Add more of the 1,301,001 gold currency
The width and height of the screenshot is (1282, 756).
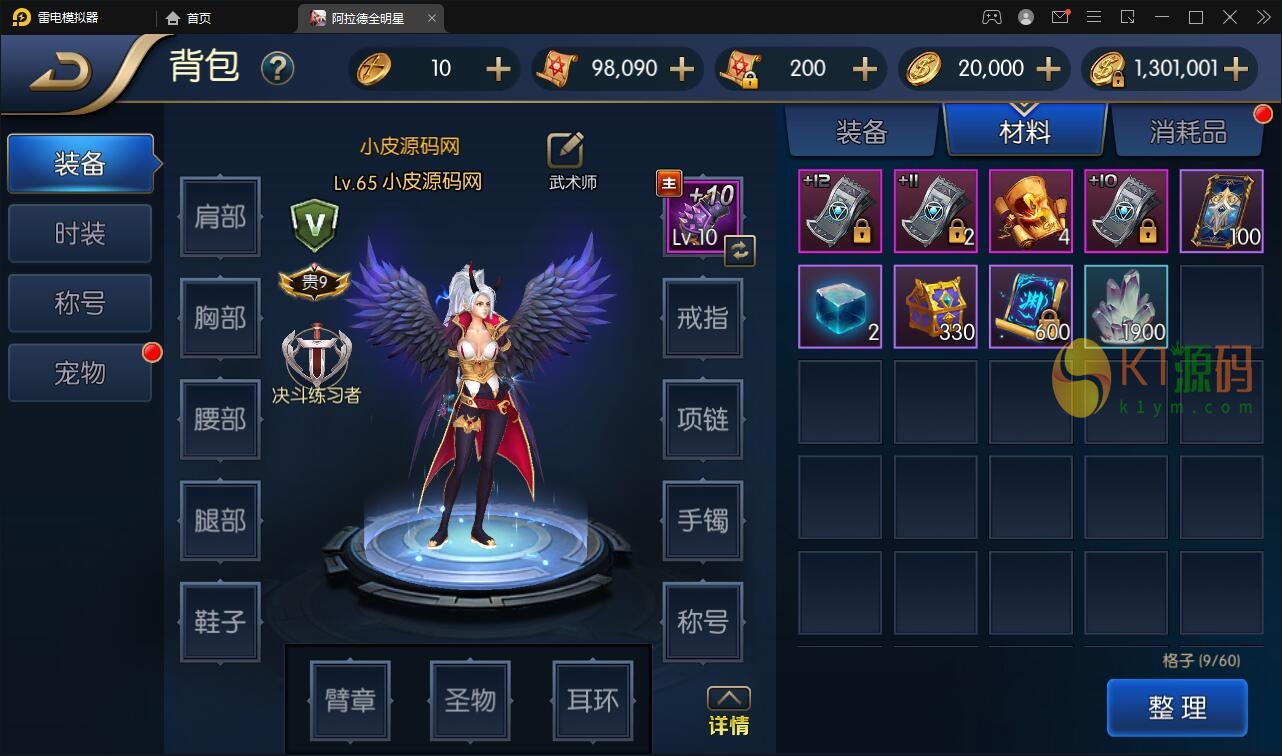[1236, 68]
